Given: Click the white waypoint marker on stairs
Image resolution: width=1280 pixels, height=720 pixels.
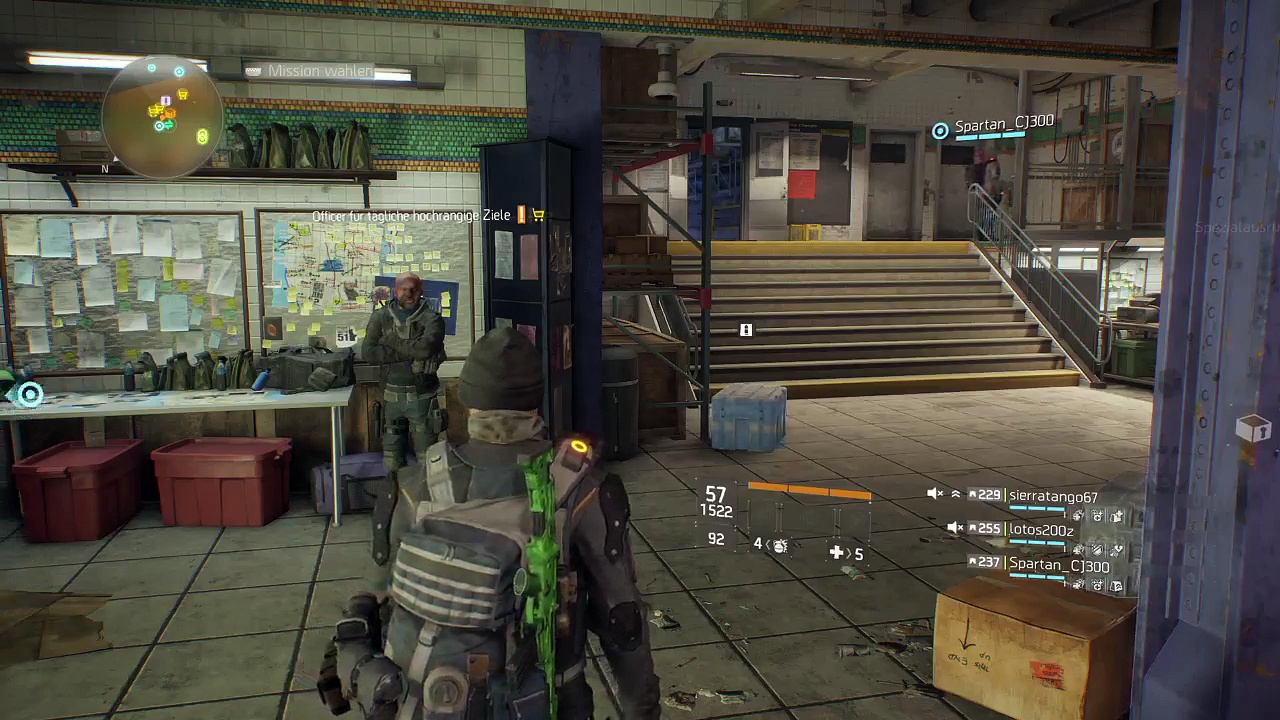Looking at the screenshot, I should point(745,330).
